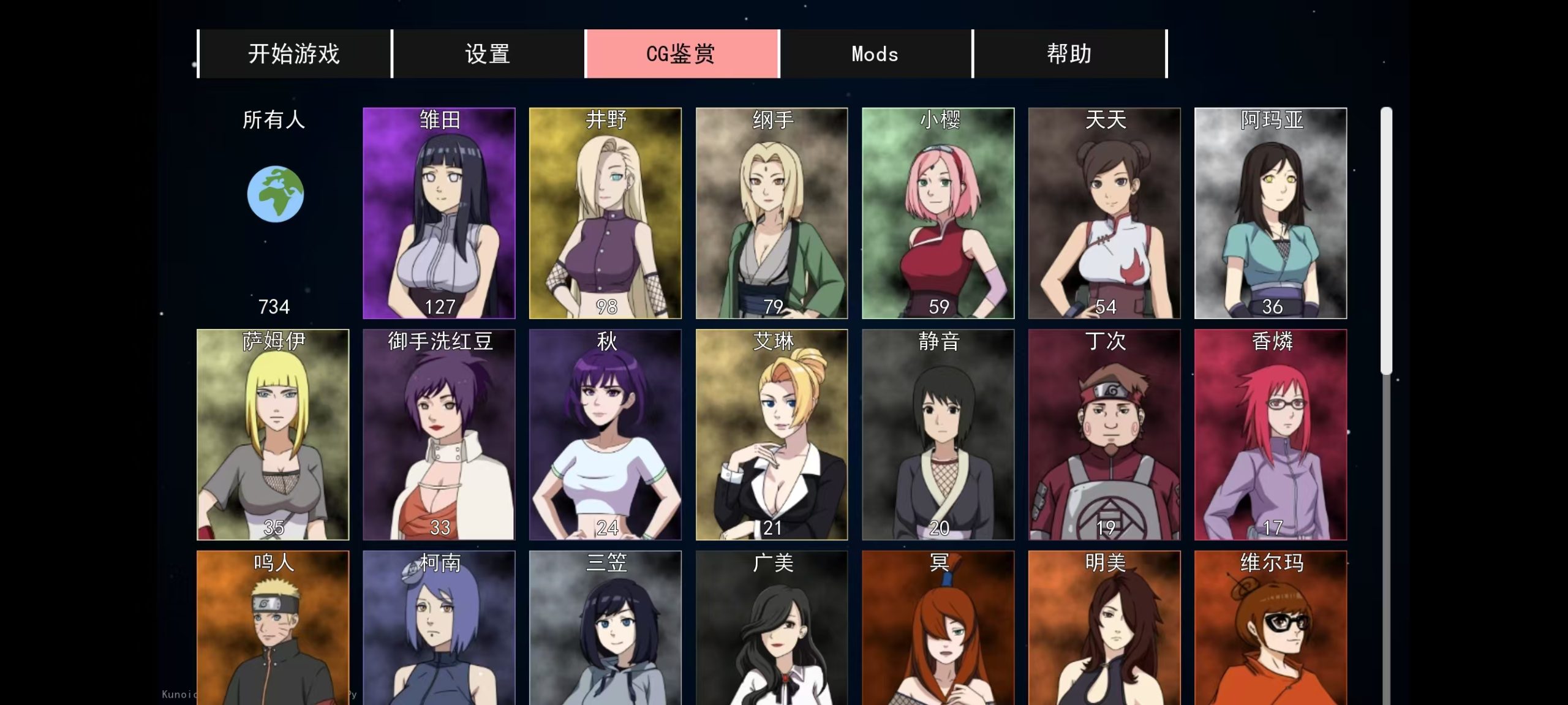The width and height of the screenshot is (1568, 705).
Task: Open the 开始游戏 menu tab
Action: (x=294, y=54)
